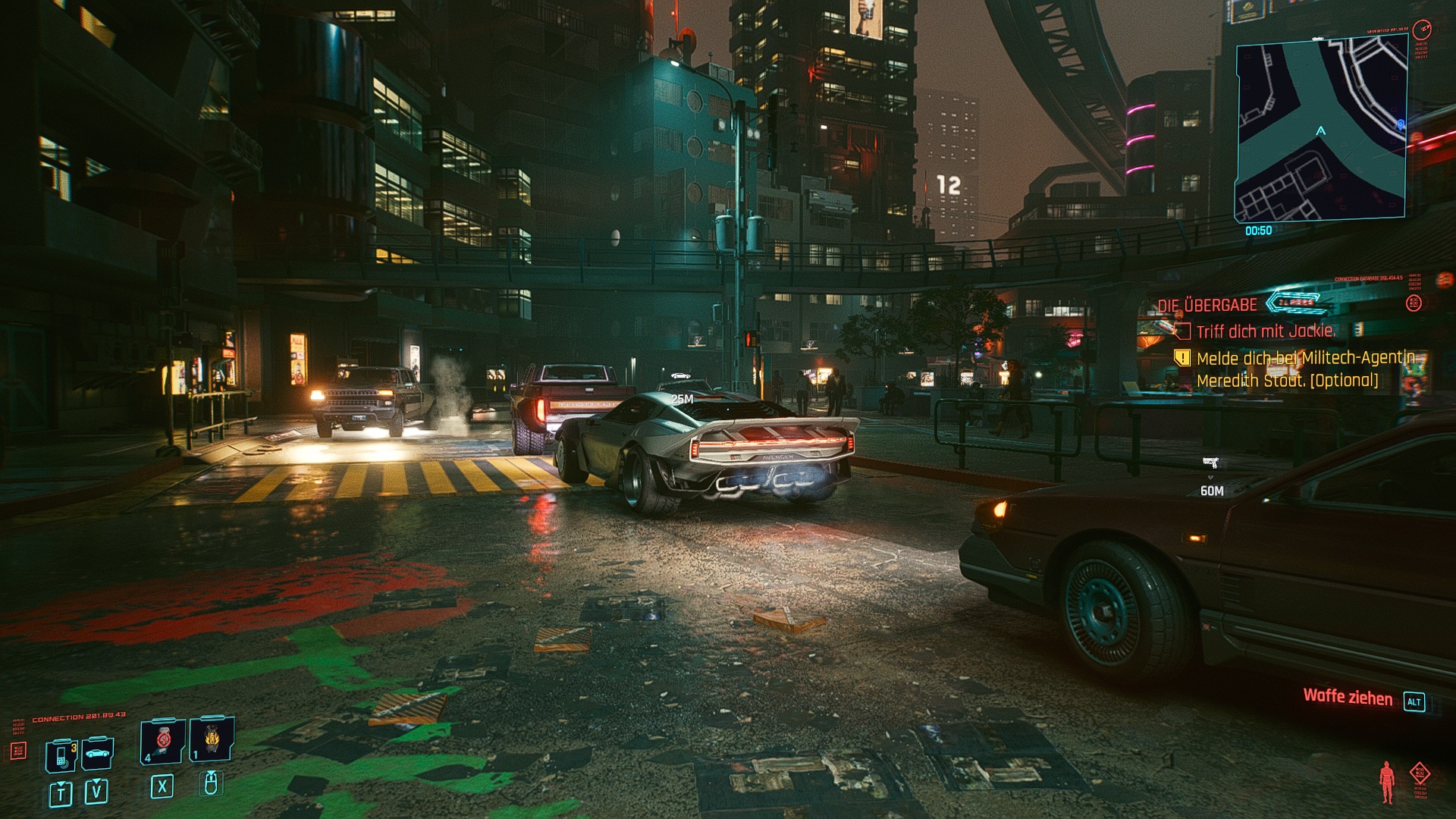Call your vehicle with the car icon
The width and height of the screenshot is (1456, 819).
tap(98, 754)
